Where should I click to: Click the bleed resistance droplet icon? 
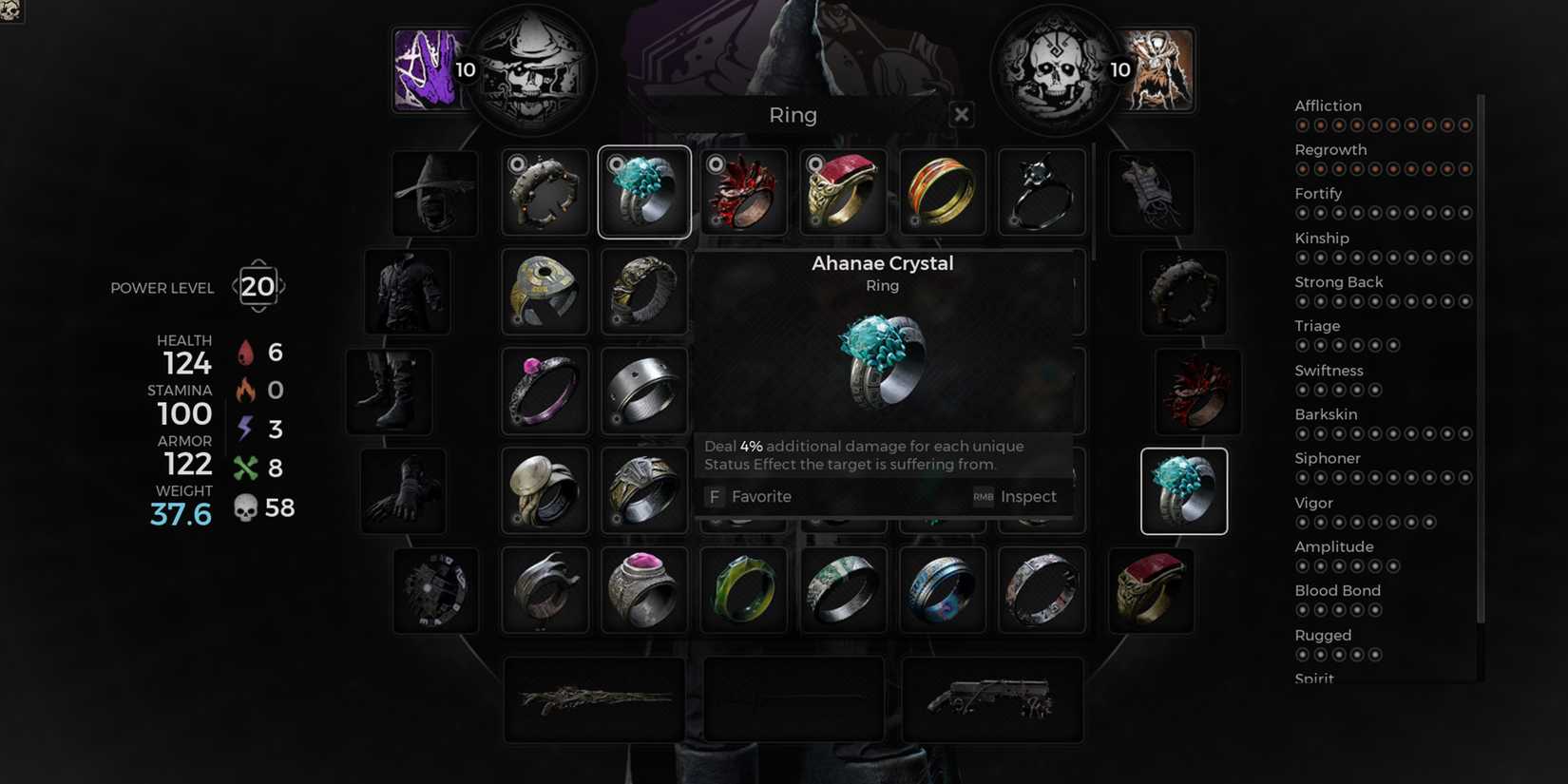(248, 352)
